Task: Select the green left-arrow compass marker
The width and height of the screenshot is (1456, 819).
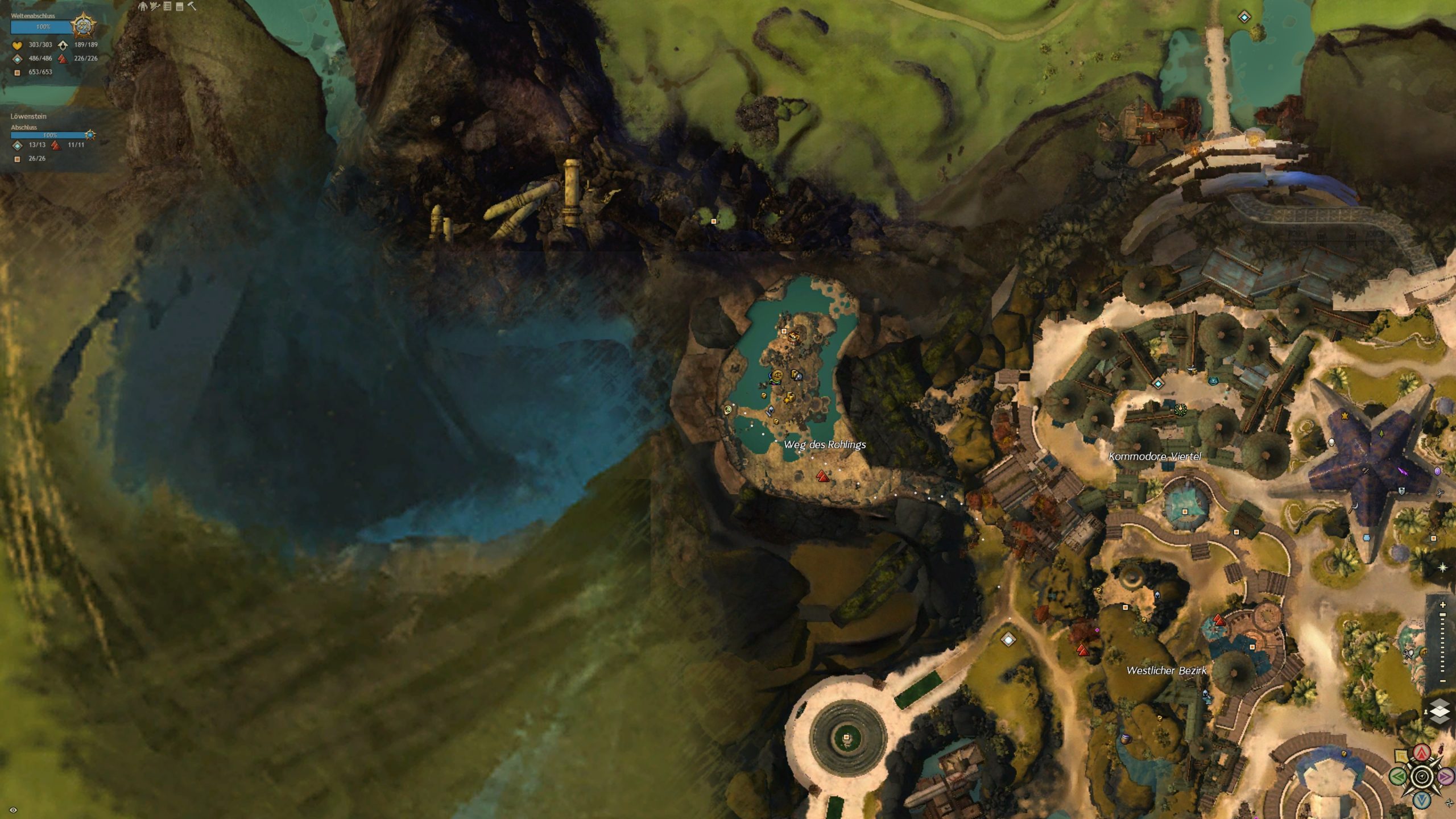Action: pyautogui.click(x=1399, y=776)
